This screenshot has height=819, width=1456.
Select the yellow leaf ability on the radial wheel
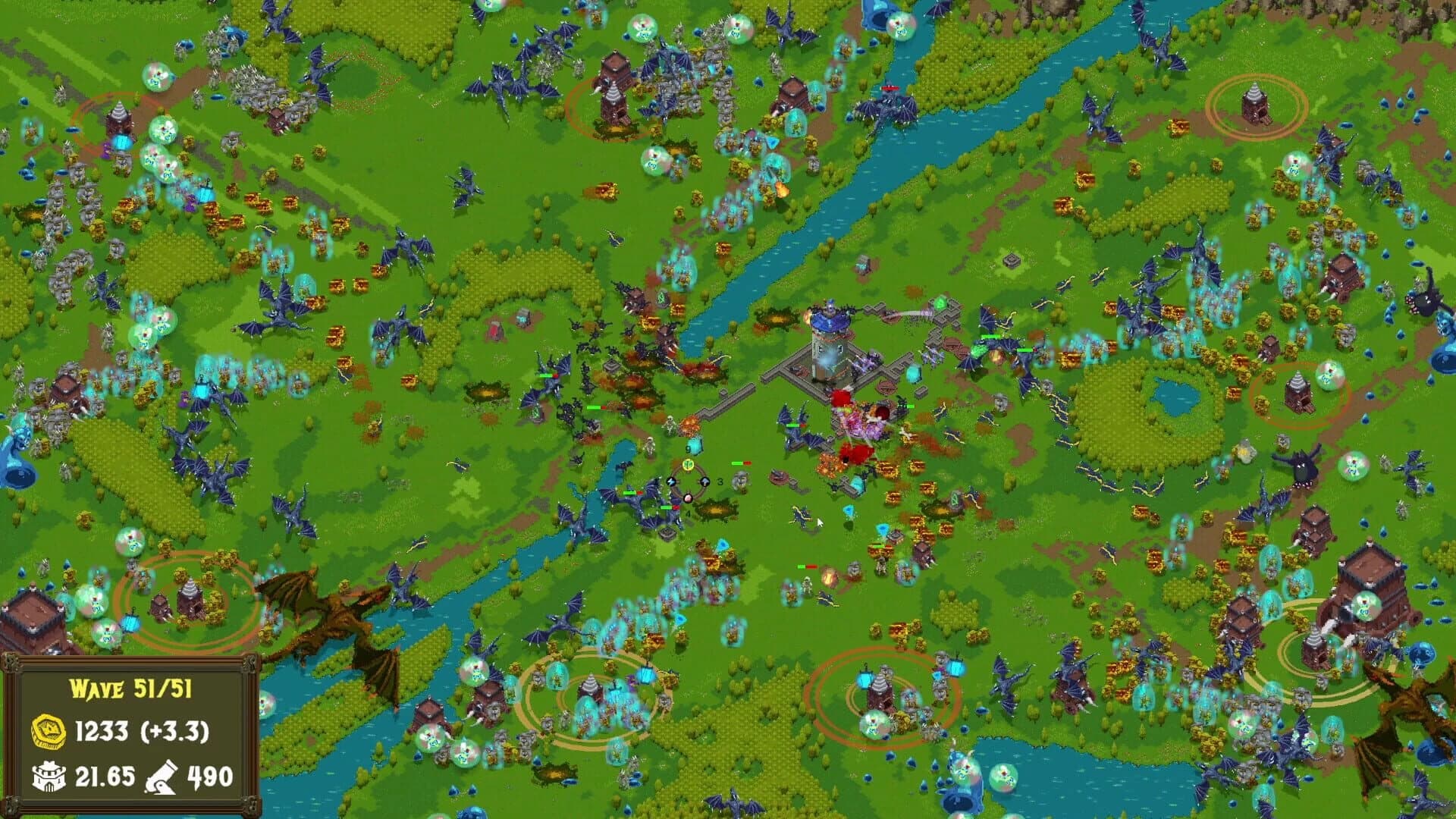point(688,465)
